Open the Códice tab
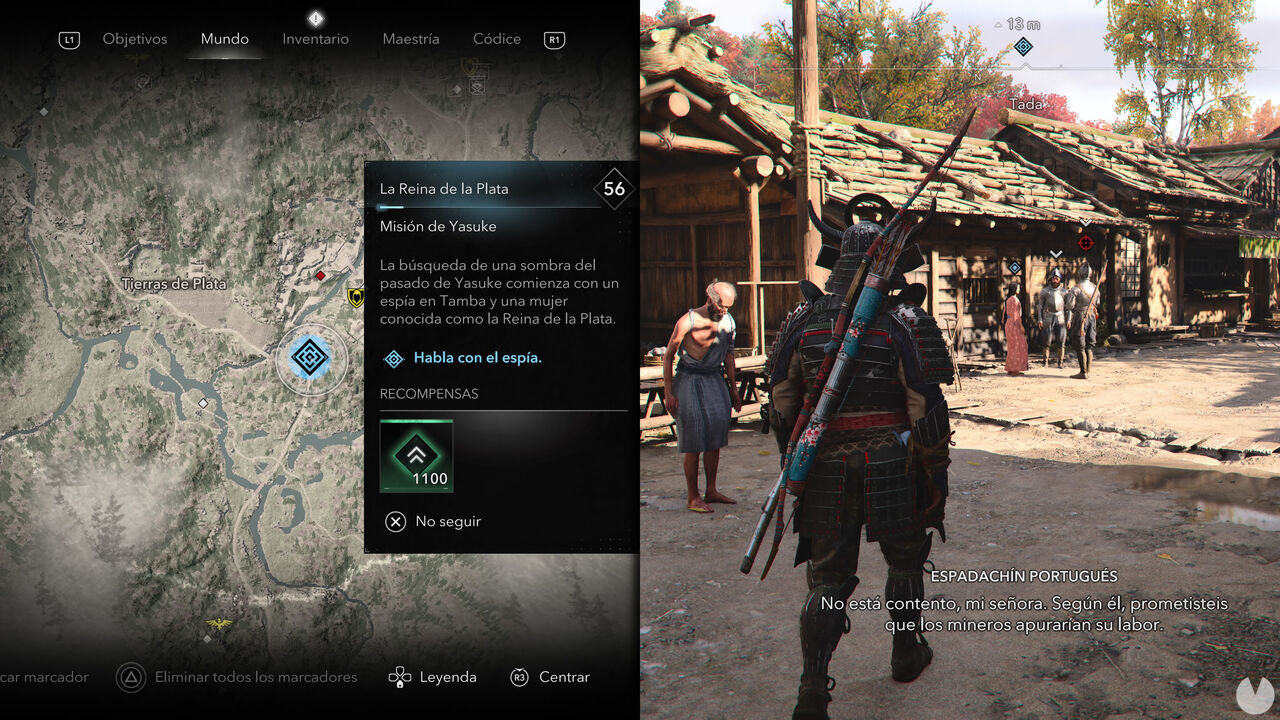This screenshot has height=720, width=1280. (x=496, y=39)
